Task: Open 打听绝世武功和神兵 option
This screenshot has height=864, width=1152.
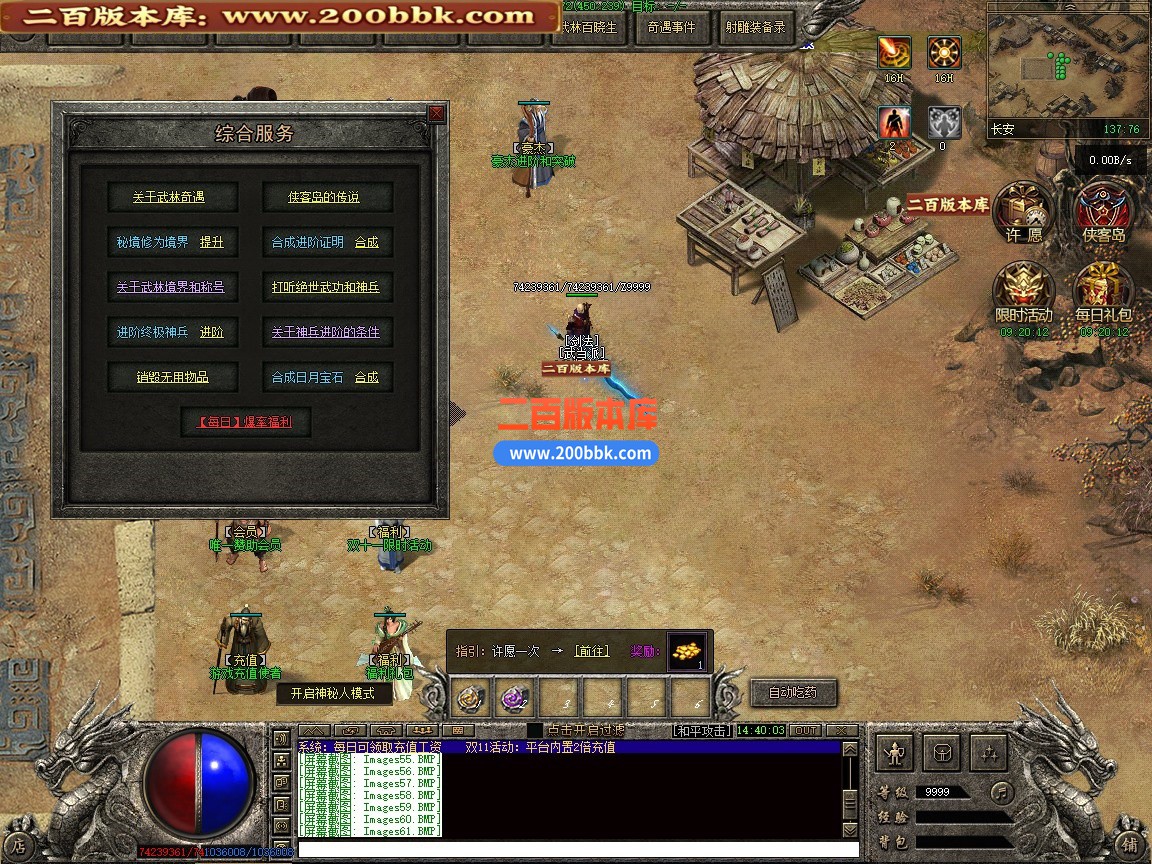Action: (x=325, y=287)
